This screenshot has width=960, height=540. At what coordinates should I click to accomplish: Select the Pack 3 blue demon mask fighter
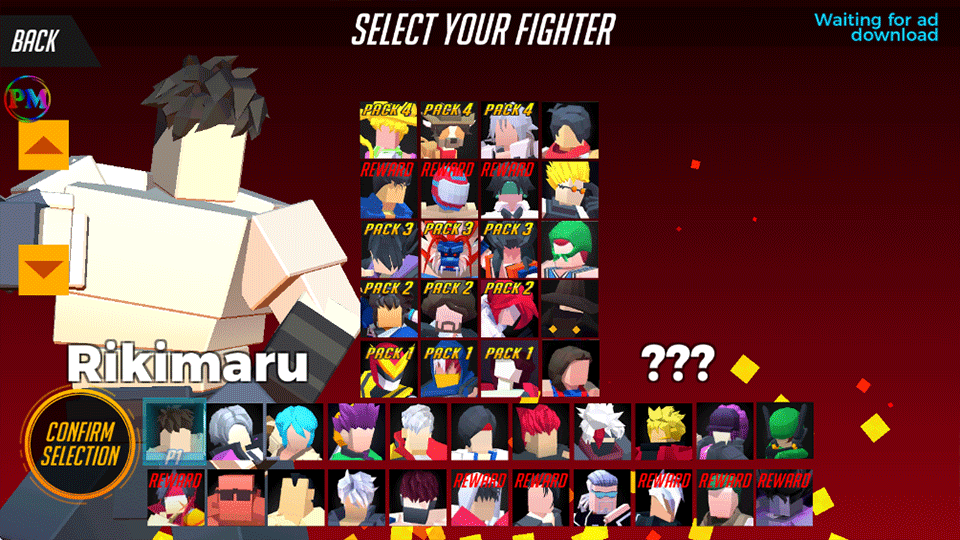point(449,249)
